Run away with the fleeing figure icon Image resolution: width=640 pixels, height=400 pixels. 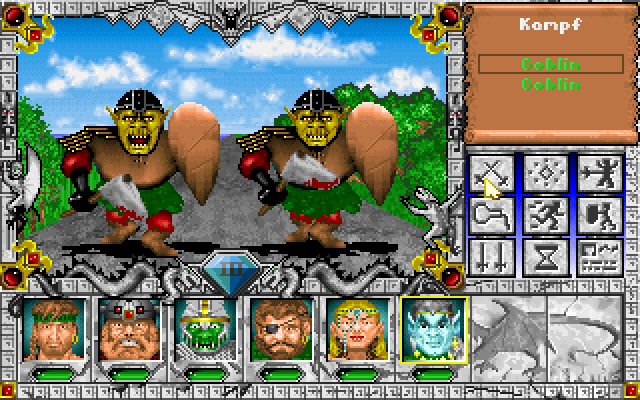pos(545,215)
